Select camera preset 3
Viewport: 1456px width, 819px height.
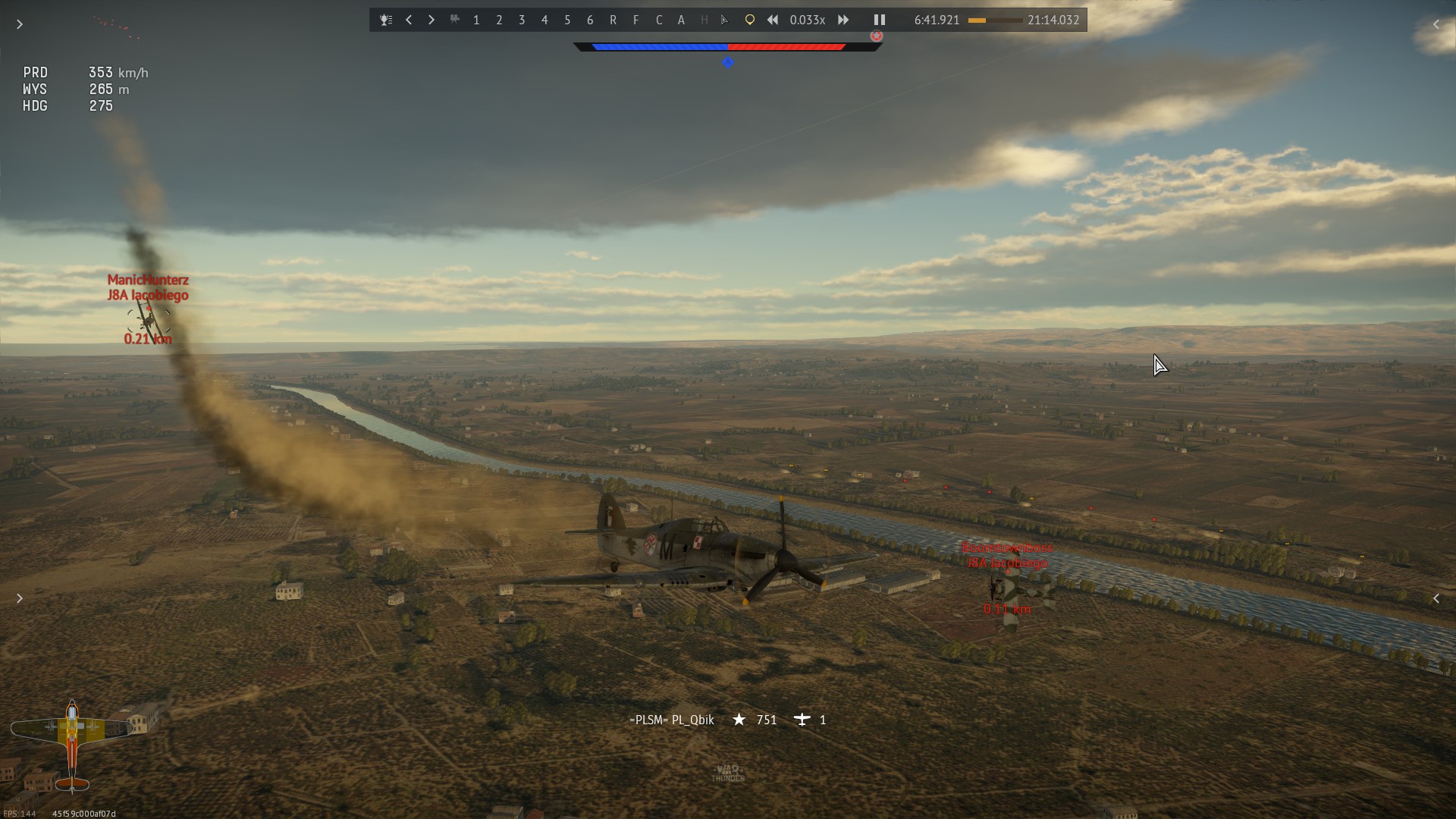522,20
